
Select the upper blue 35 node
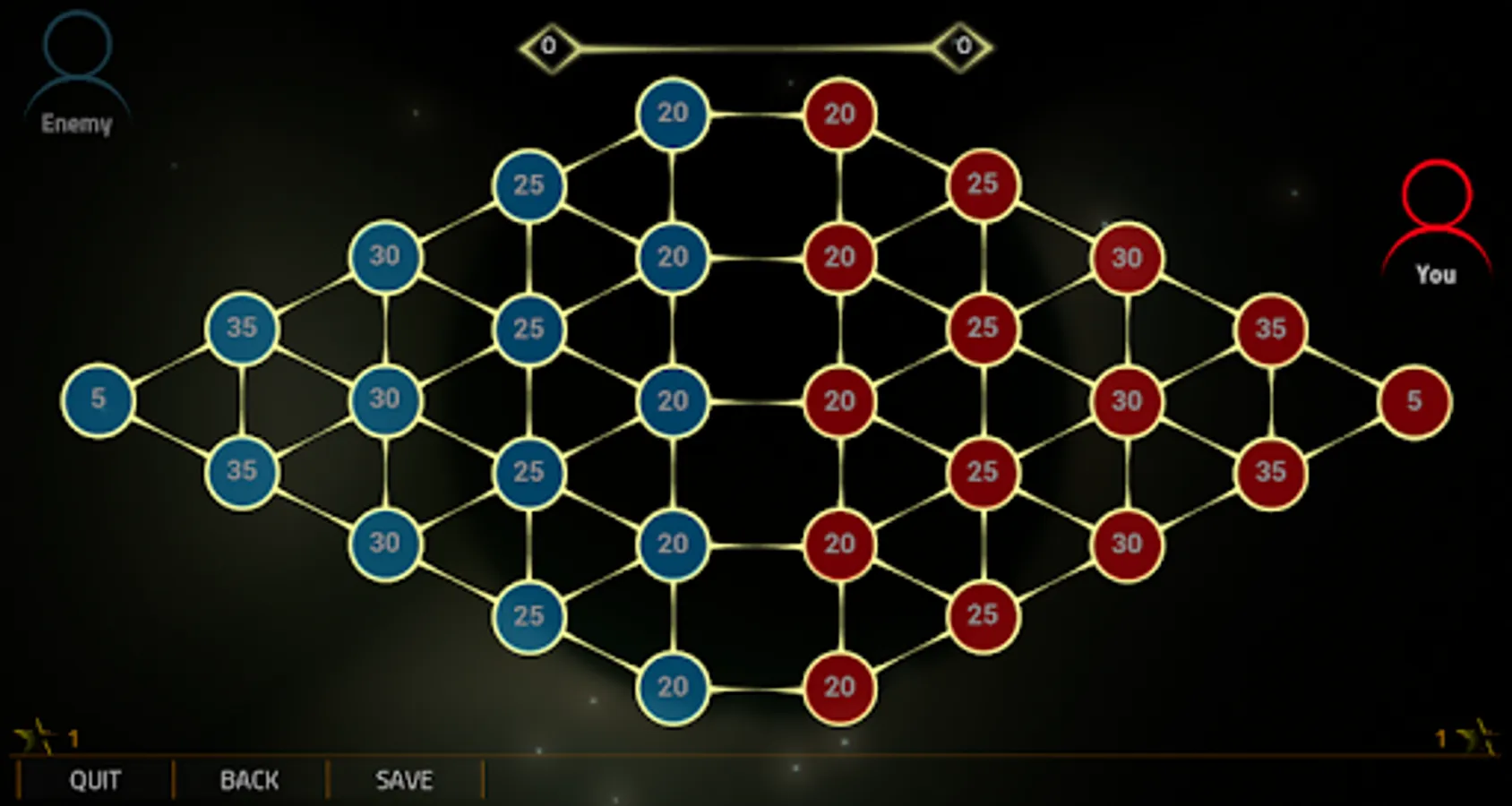click(x=241, y=328)
